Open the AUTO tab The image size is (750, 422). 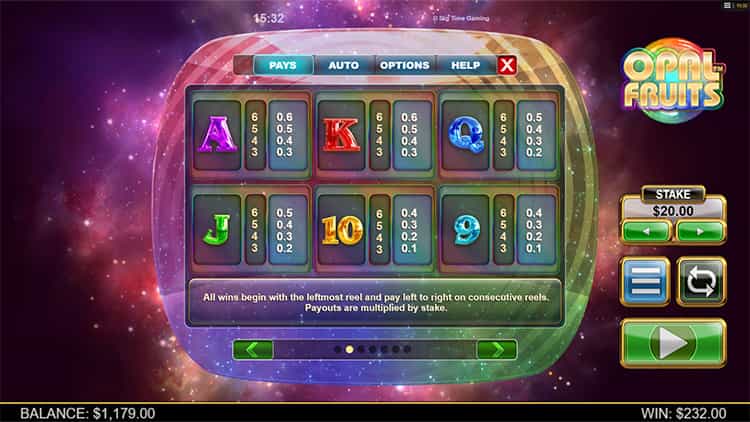[x=343, y=66]
